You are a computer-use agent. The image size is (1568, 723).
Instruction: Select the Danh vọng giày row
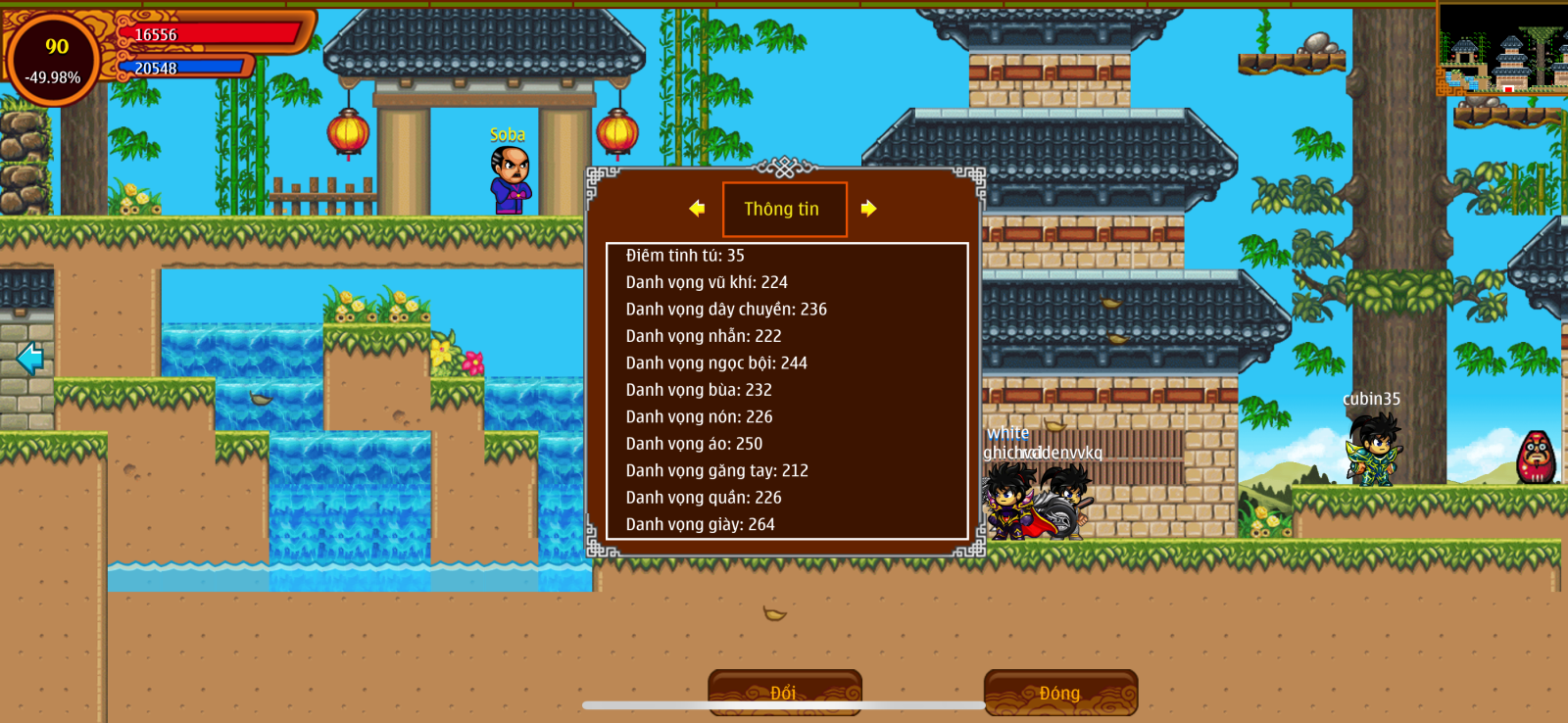700,524
